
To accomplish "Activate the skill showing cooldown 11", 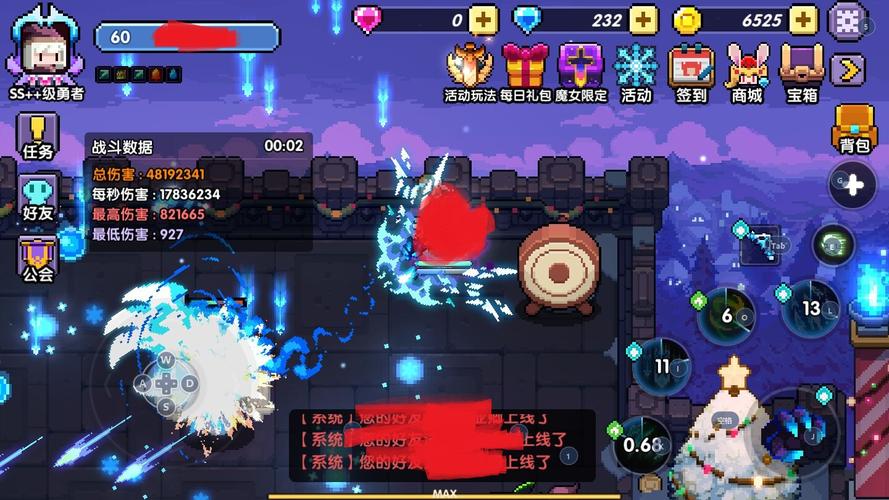I will click(661, 366).
